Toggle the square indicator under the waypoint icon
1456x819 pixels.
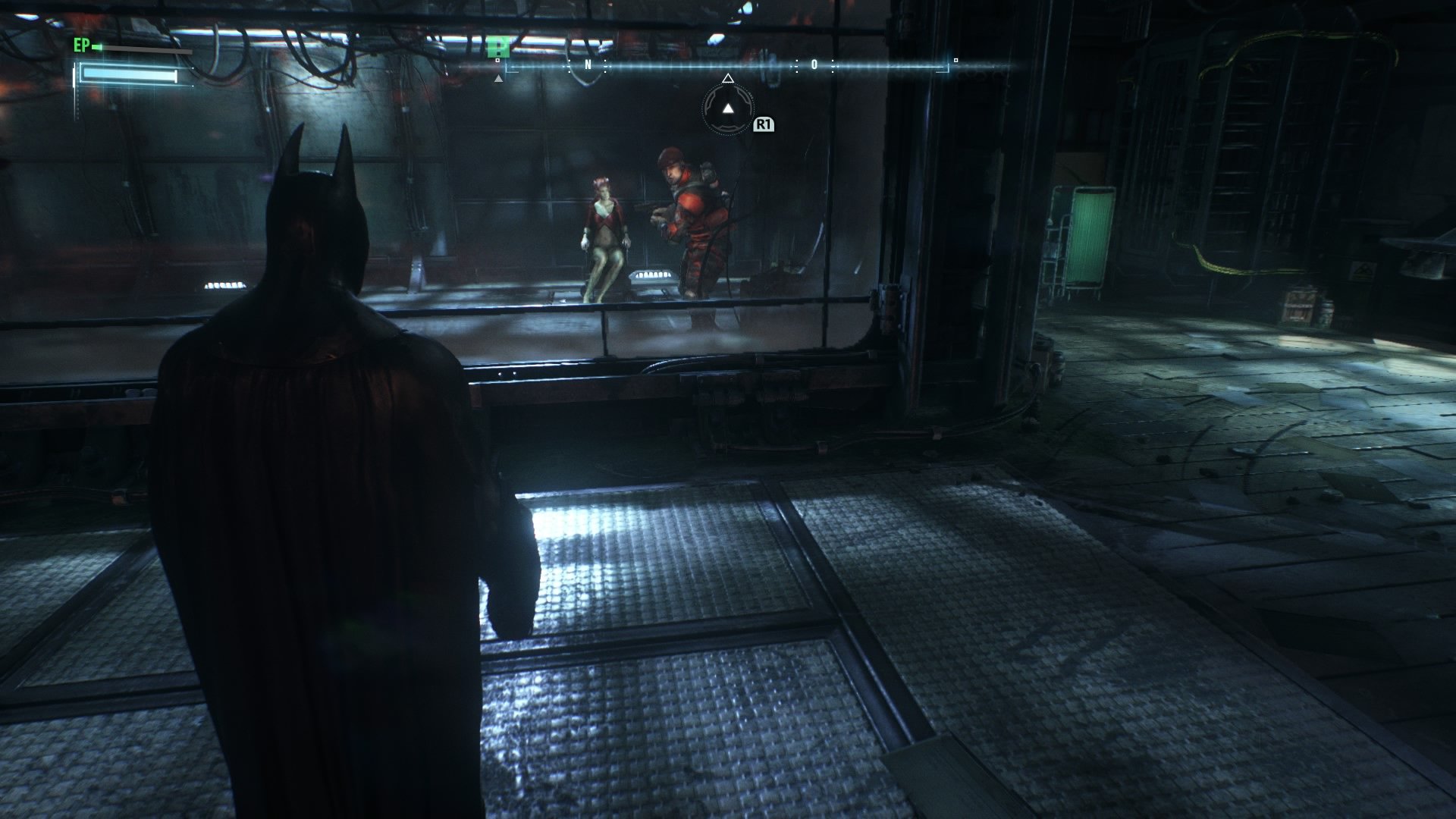(x=497, y=59)
